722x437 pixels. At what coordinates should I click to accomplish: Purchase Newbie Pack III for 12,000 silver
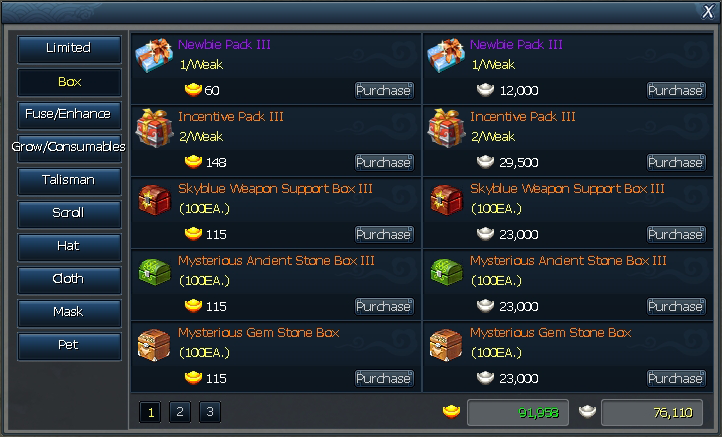[676, 90]
